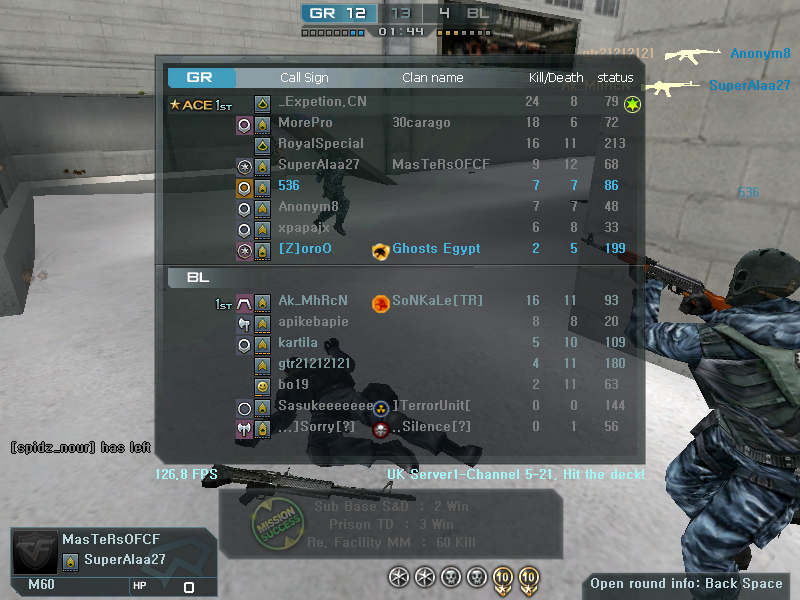
Task: Select the Sasukeeeeeee player row
Action: [323, 406]
